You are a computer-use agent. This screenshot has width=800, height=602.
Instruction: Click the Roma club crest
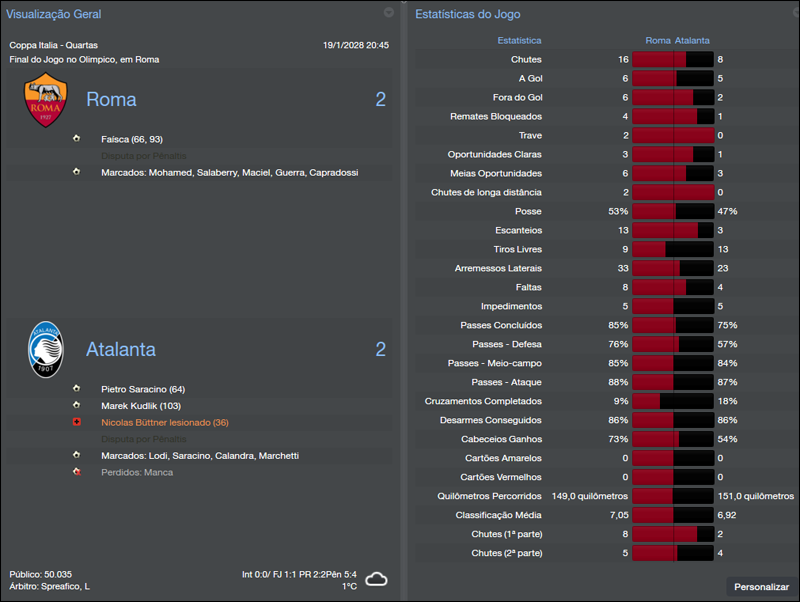[x=46, y=101]
